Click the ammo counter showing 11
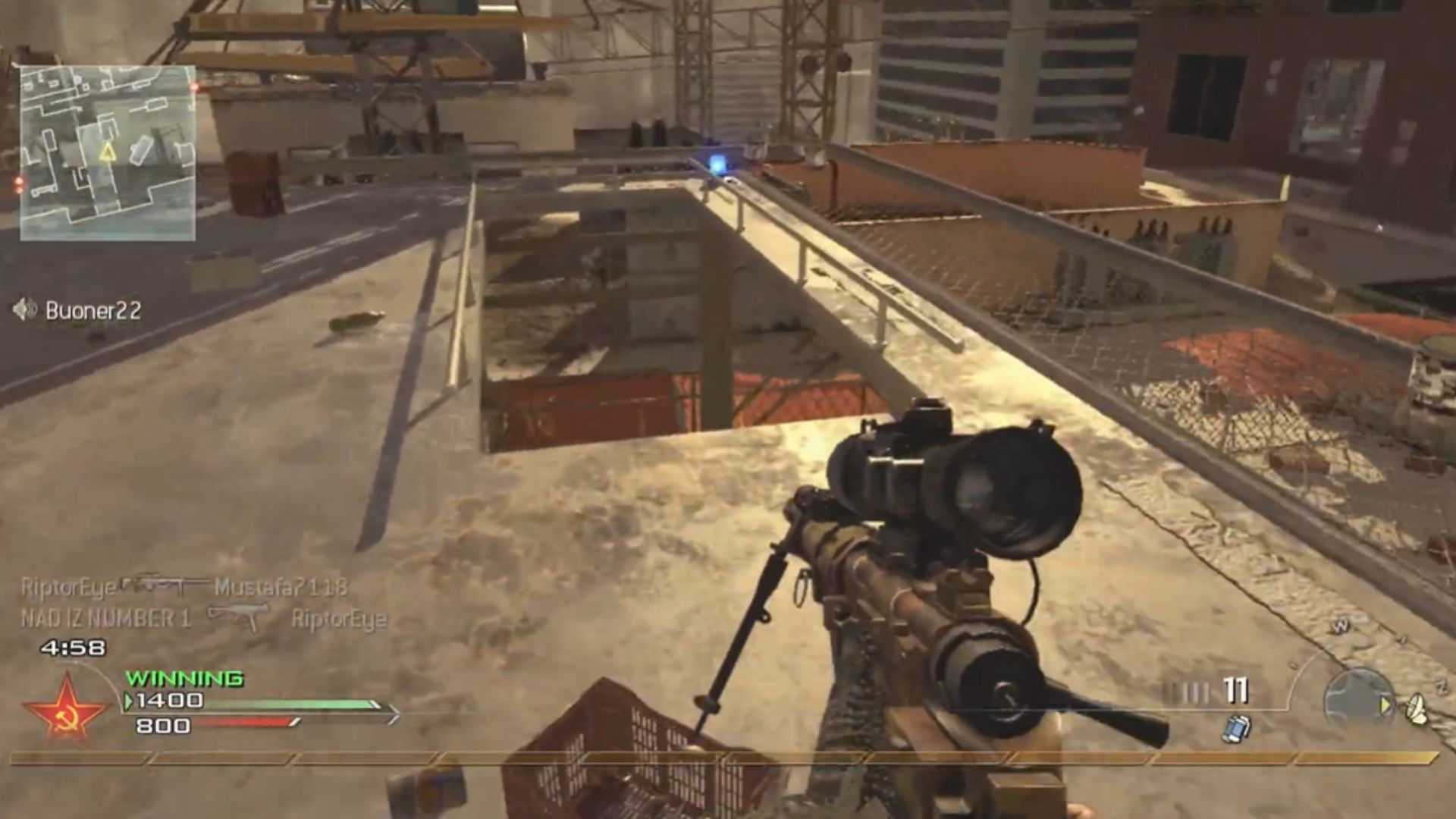 tap(1236, 690)
